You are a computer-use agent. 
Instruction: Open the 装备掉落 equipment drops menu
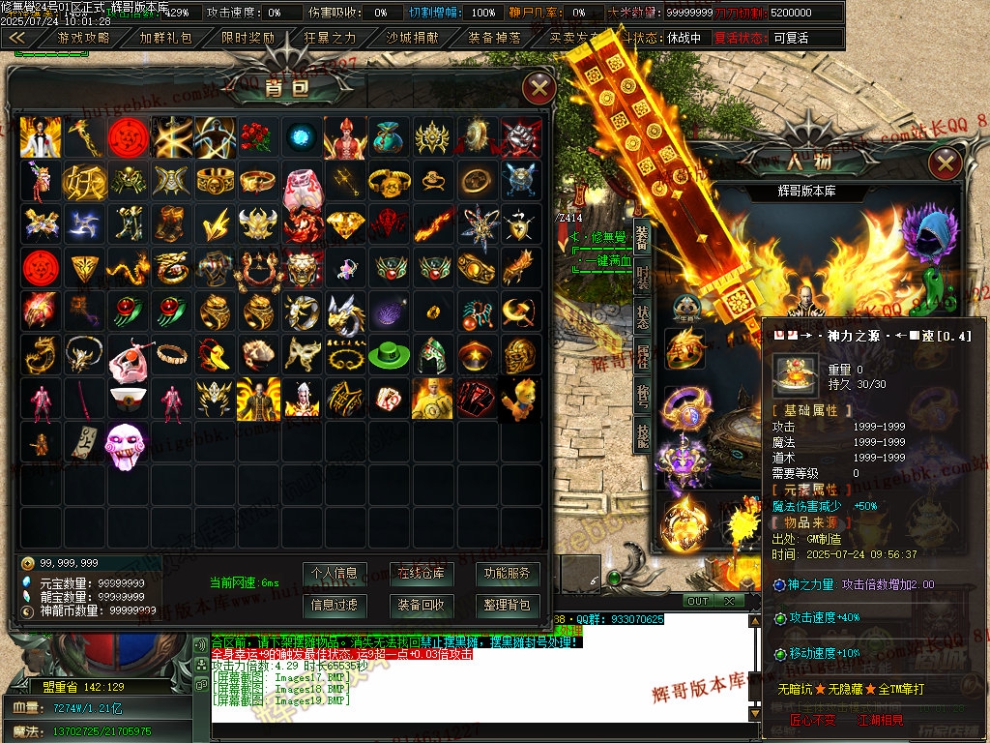[x=494, y=38]
